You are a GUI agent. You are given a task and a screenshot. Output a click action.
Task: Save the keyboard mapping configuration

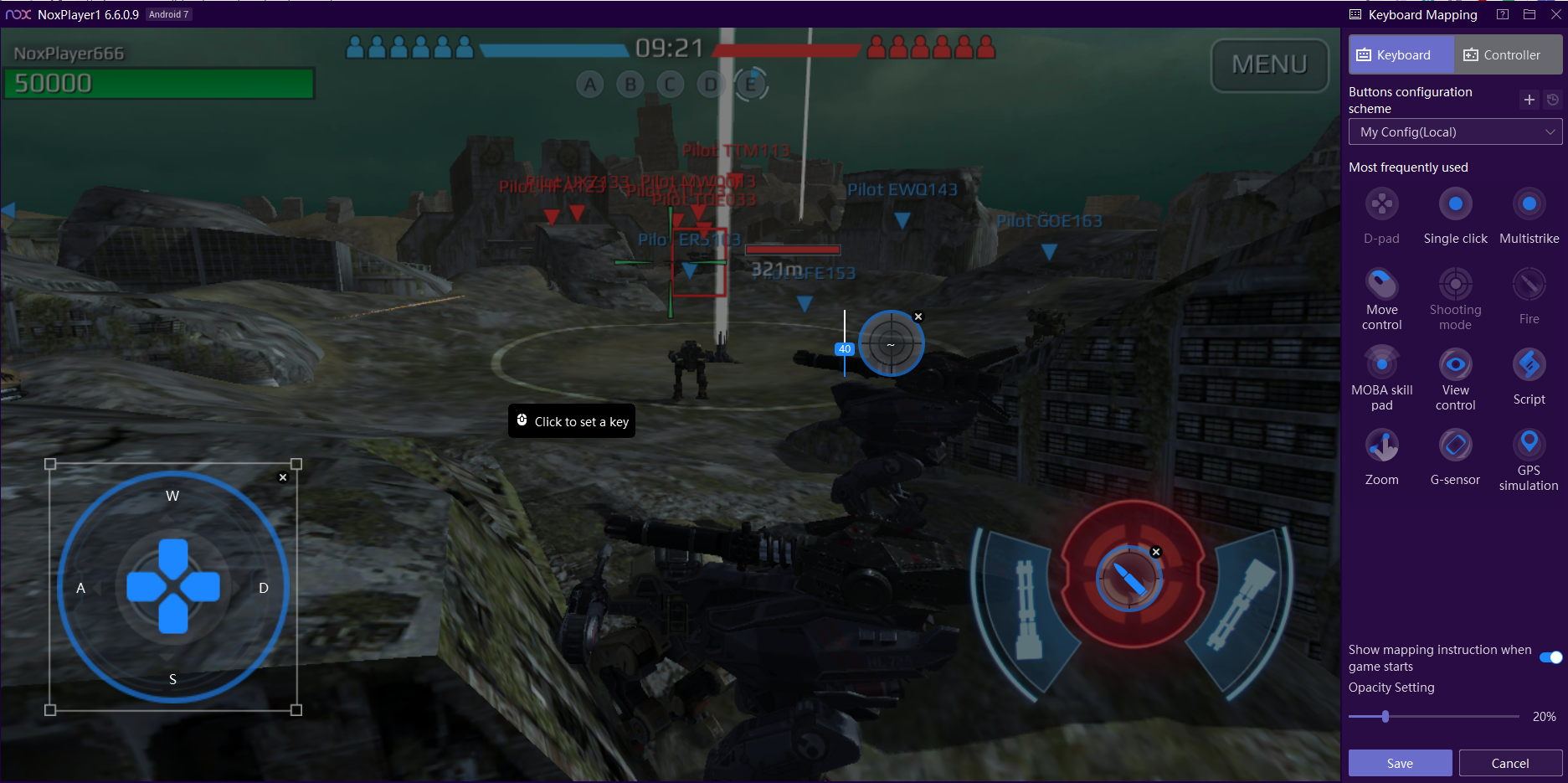point(1400,763)
